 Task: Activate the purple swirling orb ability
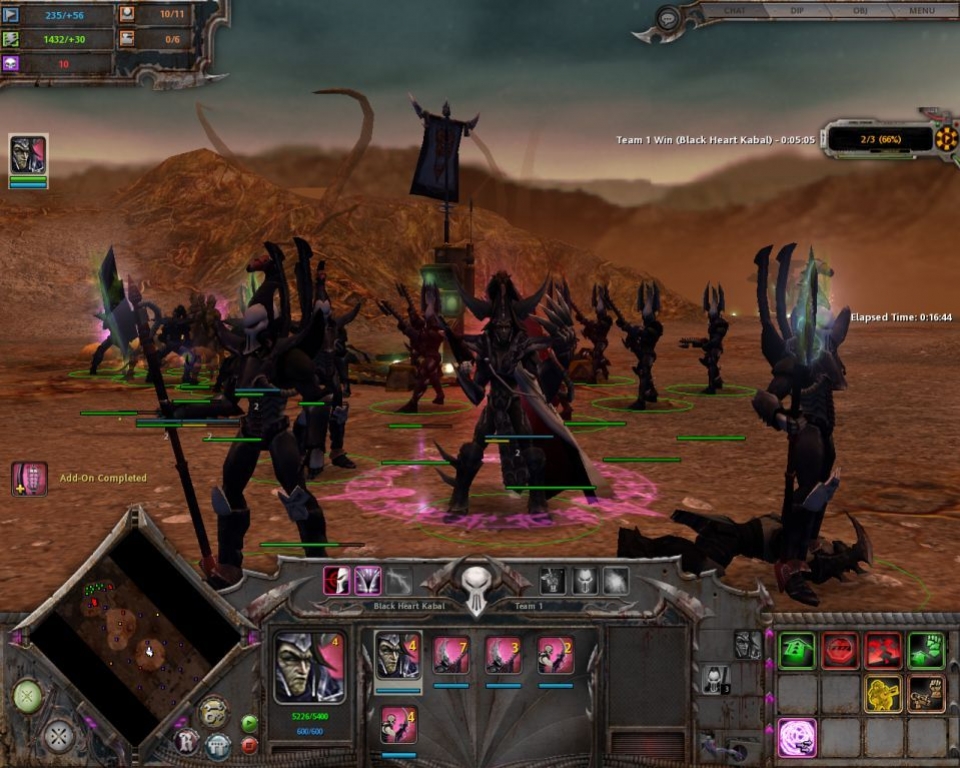[x=797, y=737]
